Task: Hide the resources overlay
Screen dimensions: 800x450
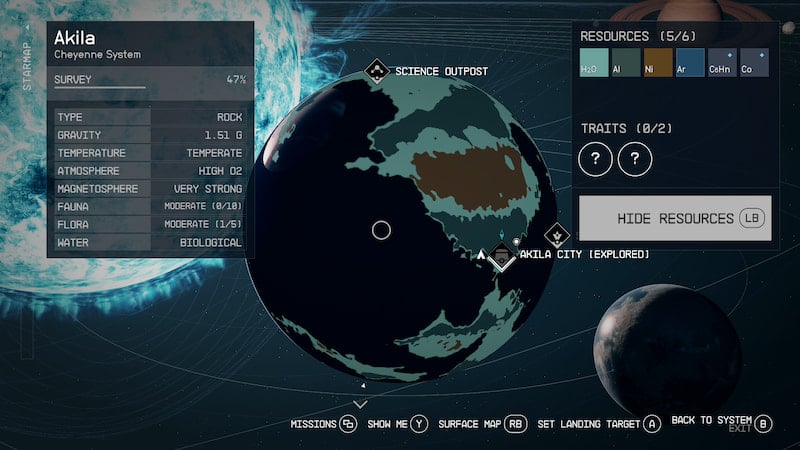Action: pyautogui.click(x=675, y=218)
